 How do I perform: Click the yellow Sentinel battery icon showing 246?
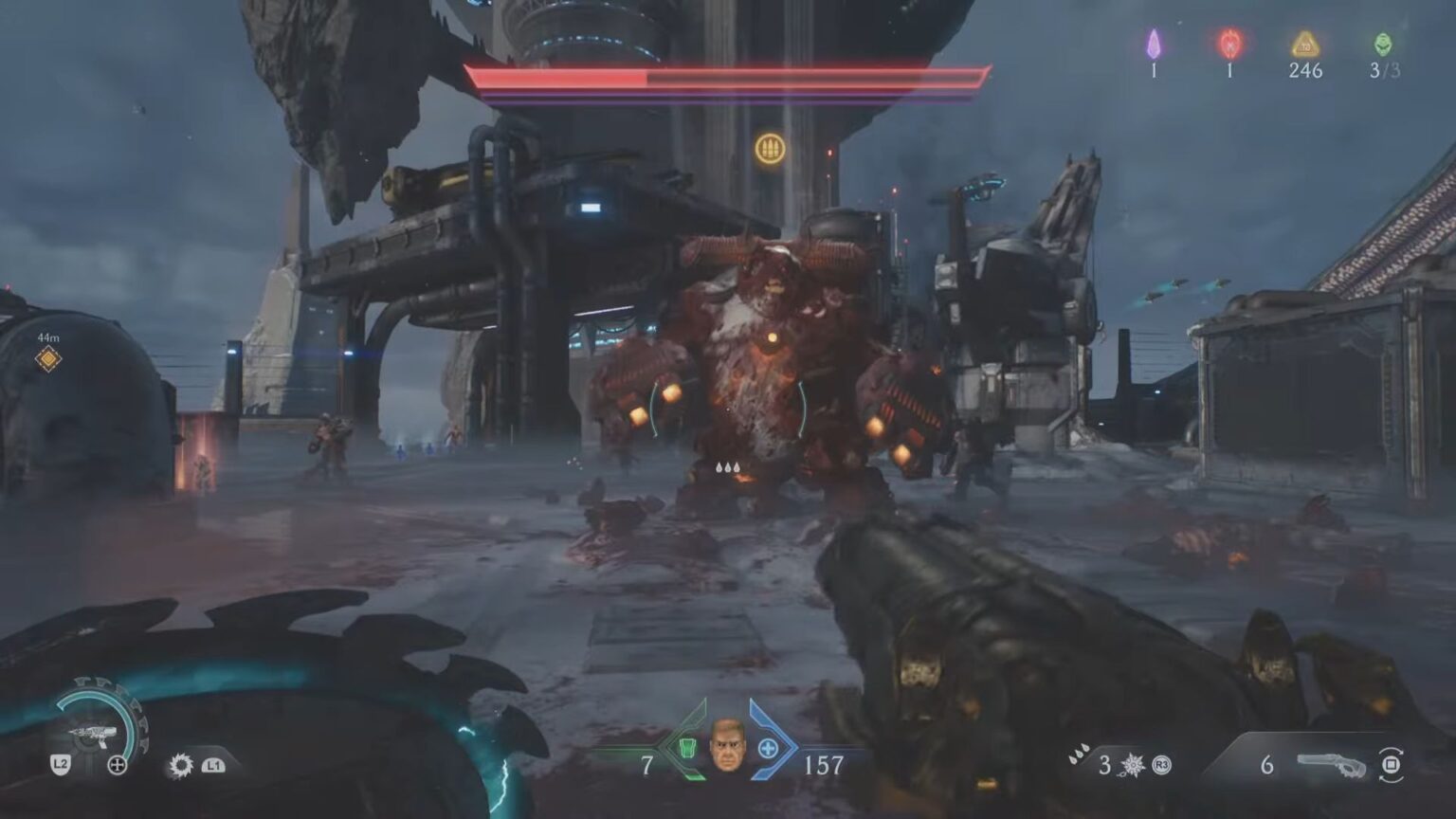pyautogui.click(x=1306, y=43)
